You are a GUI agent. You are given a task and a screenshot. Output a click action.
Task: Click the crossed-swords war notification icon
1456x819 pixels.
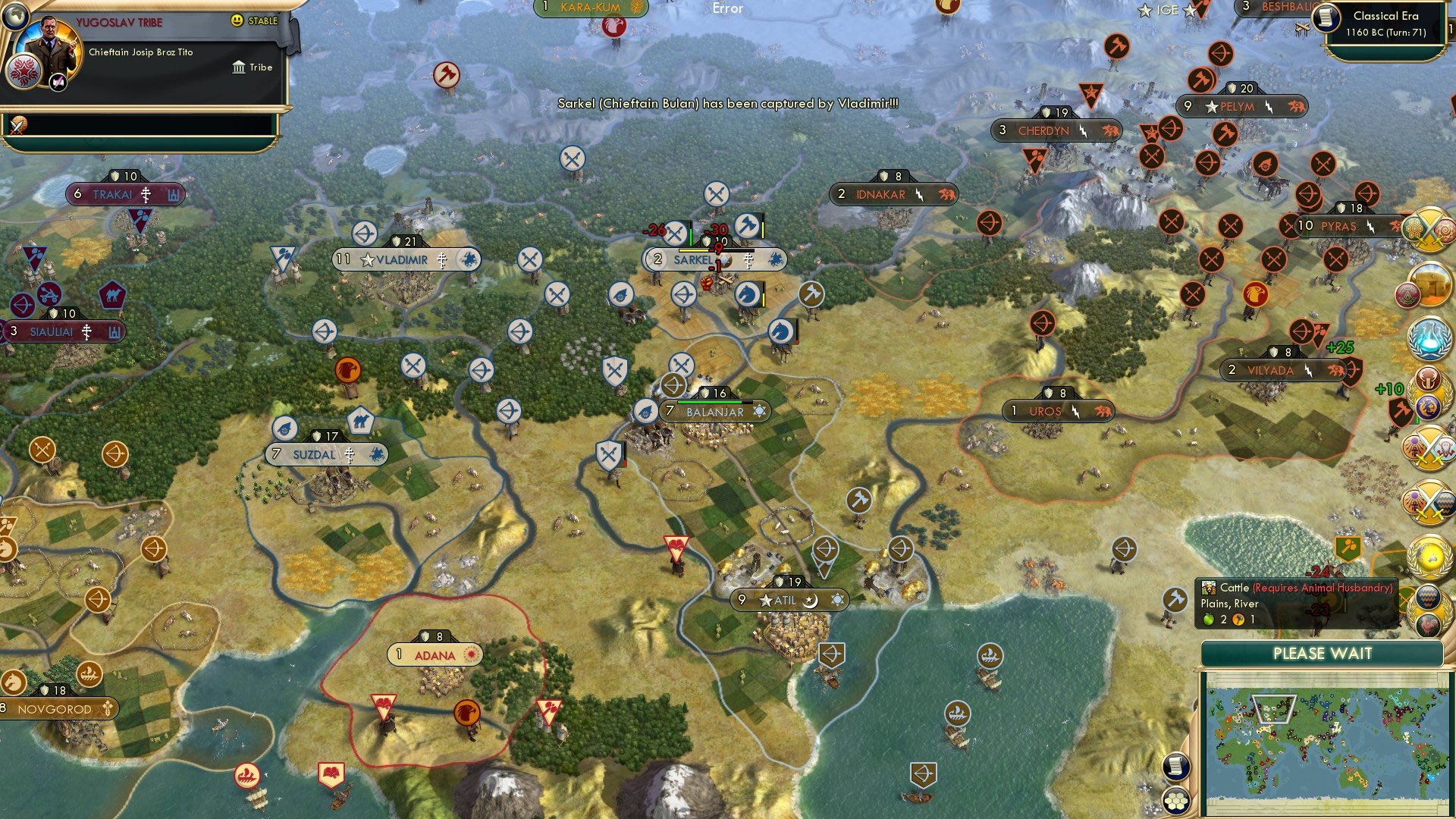point(1429,227)
